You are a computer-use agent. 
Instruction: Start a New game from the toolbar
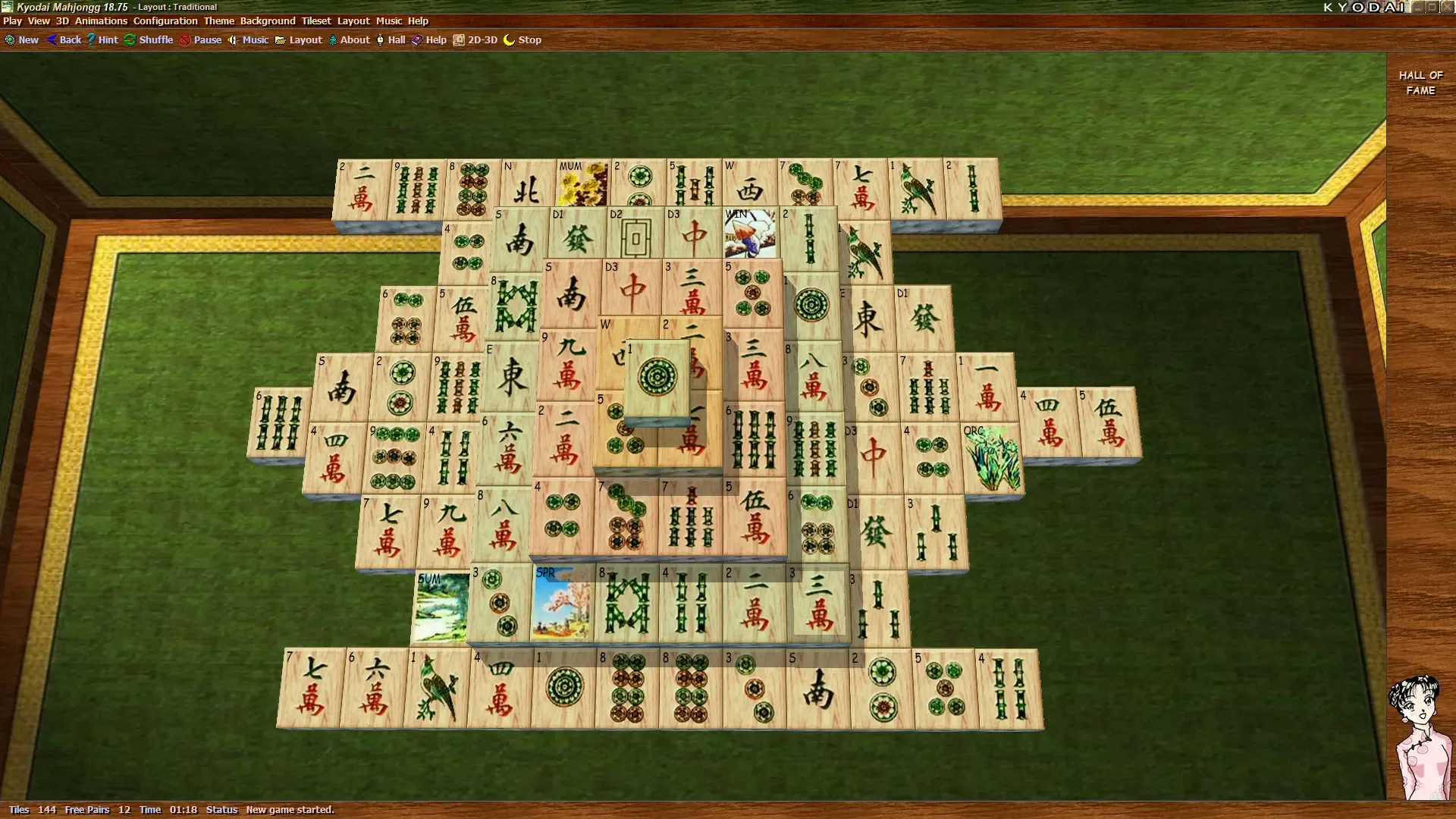[21, 39]
